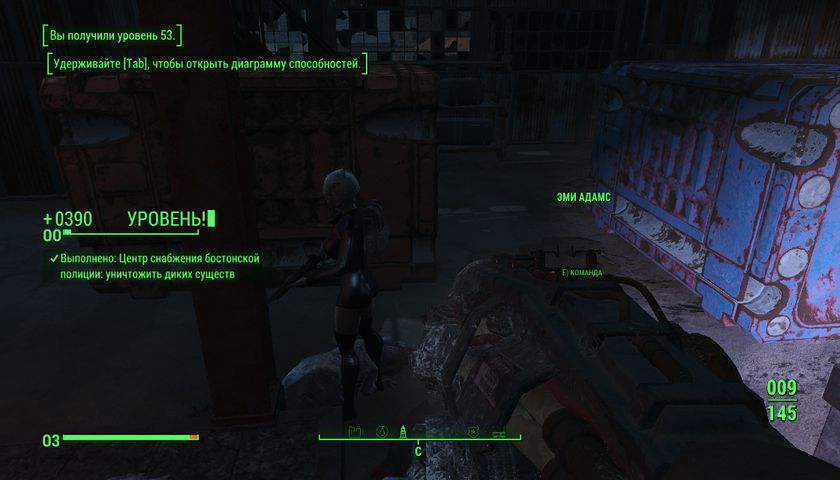The width and height of the screenshot is (840, 480).
Task: Open the completed Boston police supply quest notice
Action: pyautogui.click(x=155, y=265)
